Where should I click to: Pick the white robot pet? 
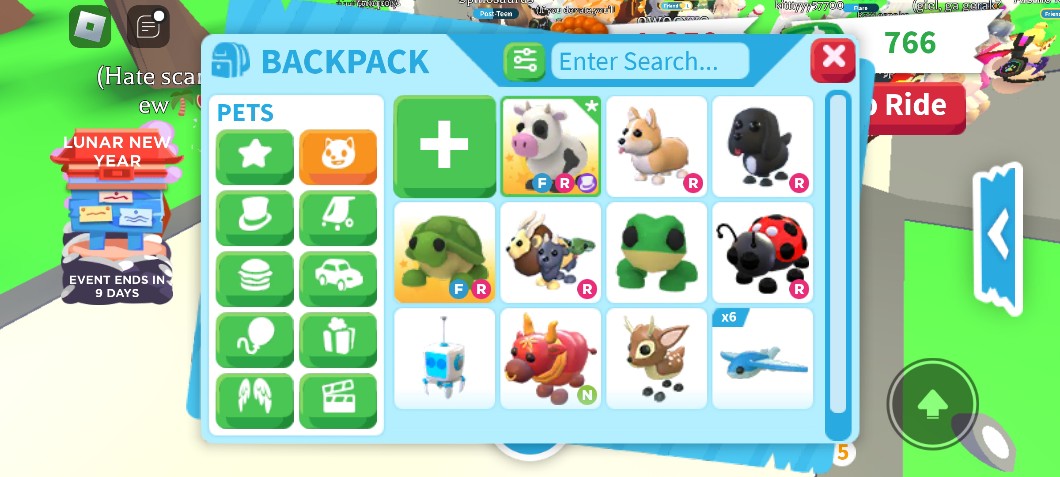pyautogui.click(x=444, y=358)
